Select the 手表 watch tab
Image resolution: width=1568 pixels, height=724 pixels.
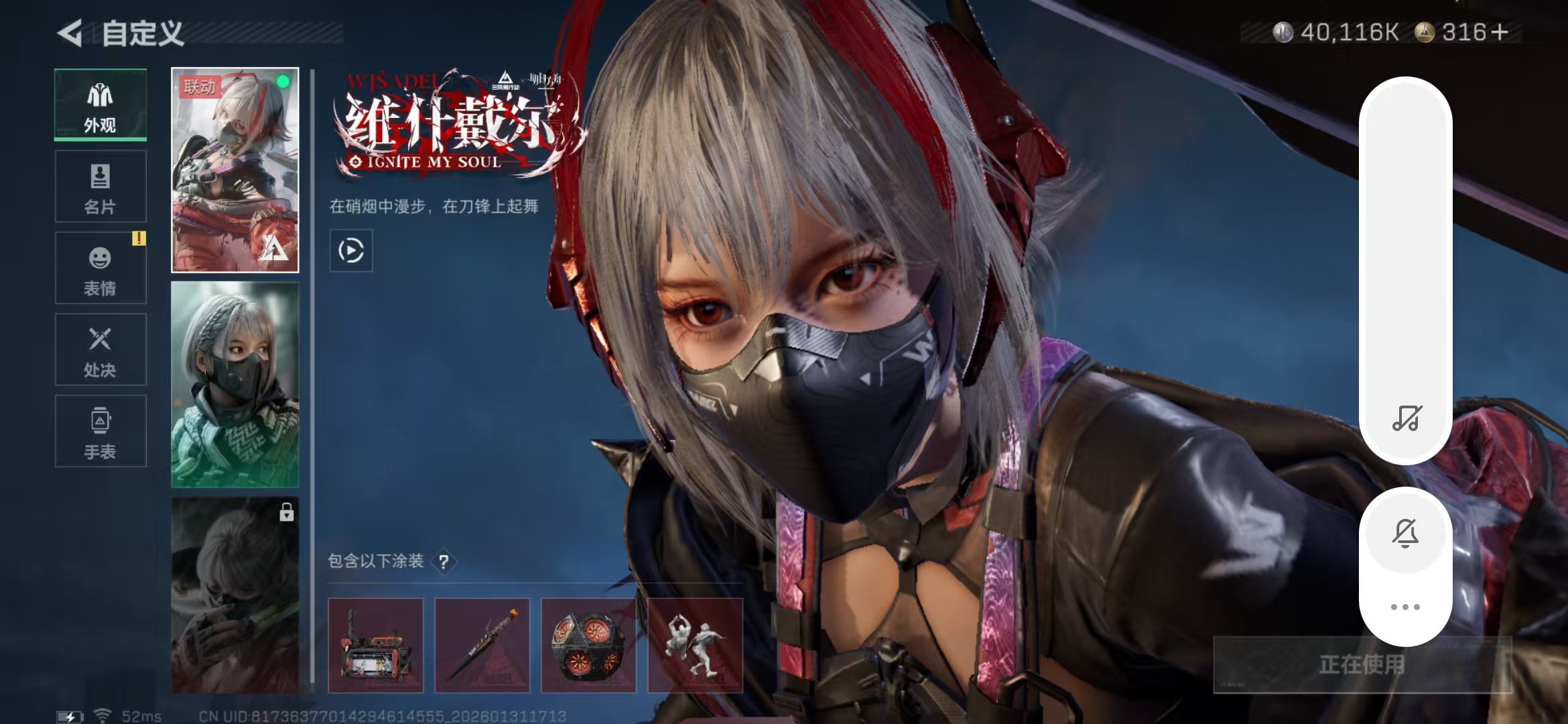pos(101,431)
